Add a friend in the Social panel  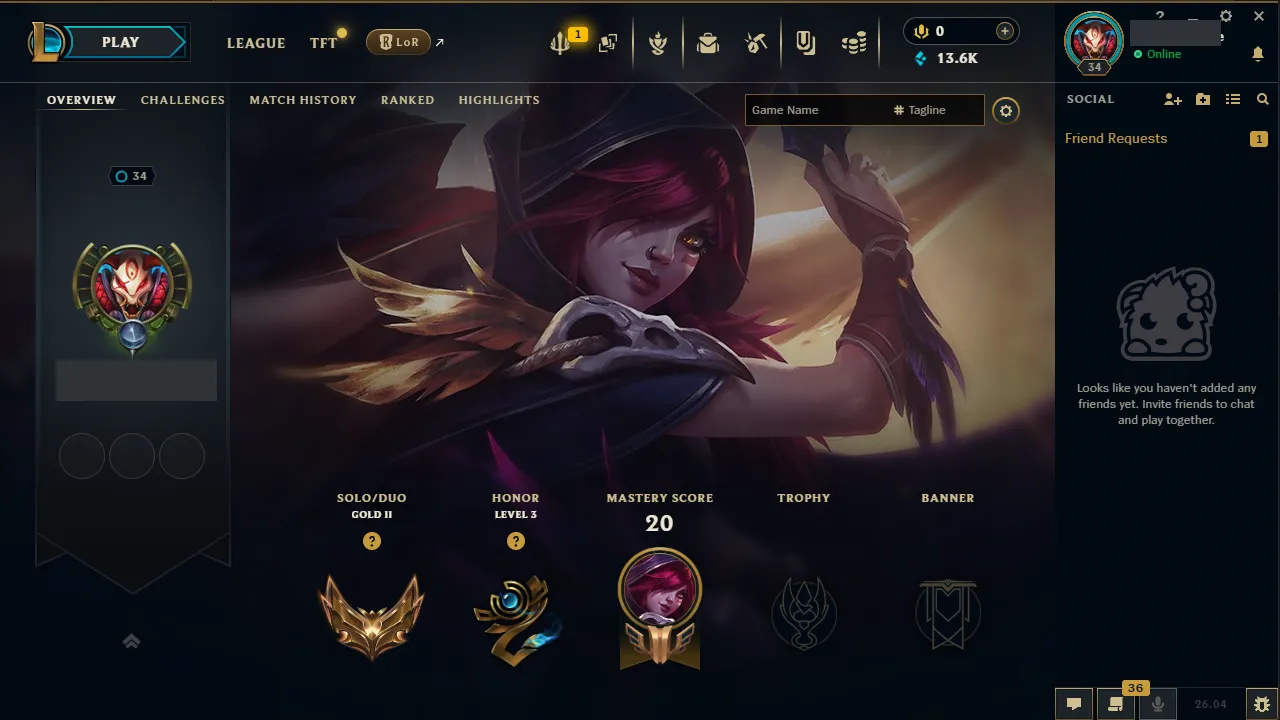(1171, 99)
